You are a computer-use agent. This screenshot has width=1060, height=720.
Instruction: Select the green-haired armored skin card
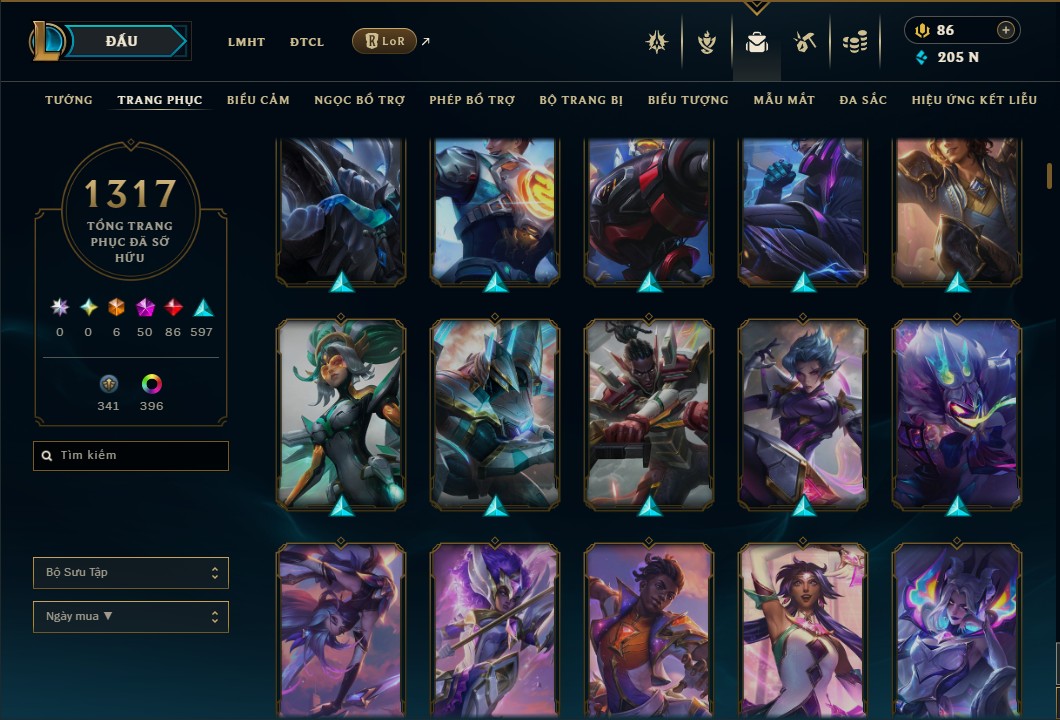point(342,412)
